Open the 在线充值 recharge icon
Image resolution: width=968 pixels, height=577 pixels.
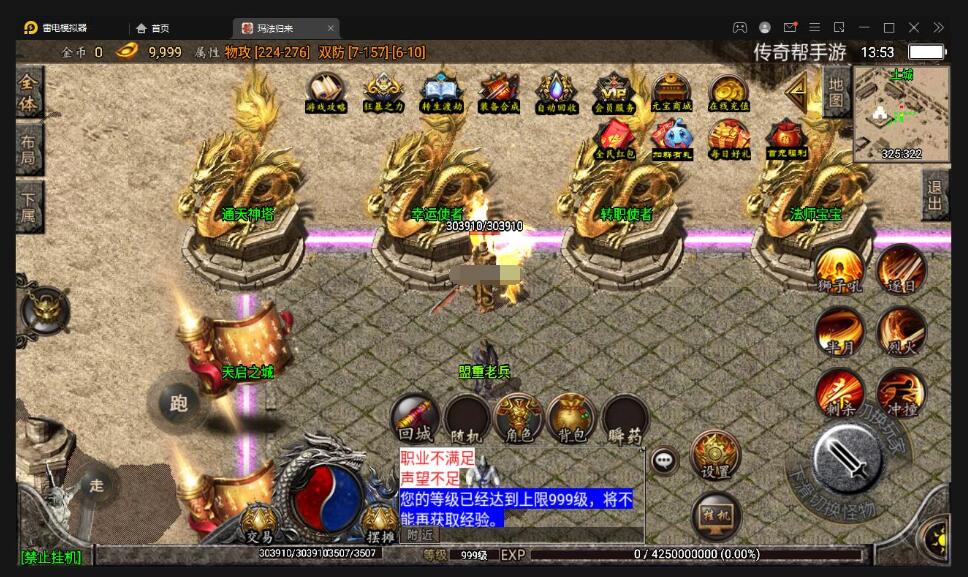[729, 91]
